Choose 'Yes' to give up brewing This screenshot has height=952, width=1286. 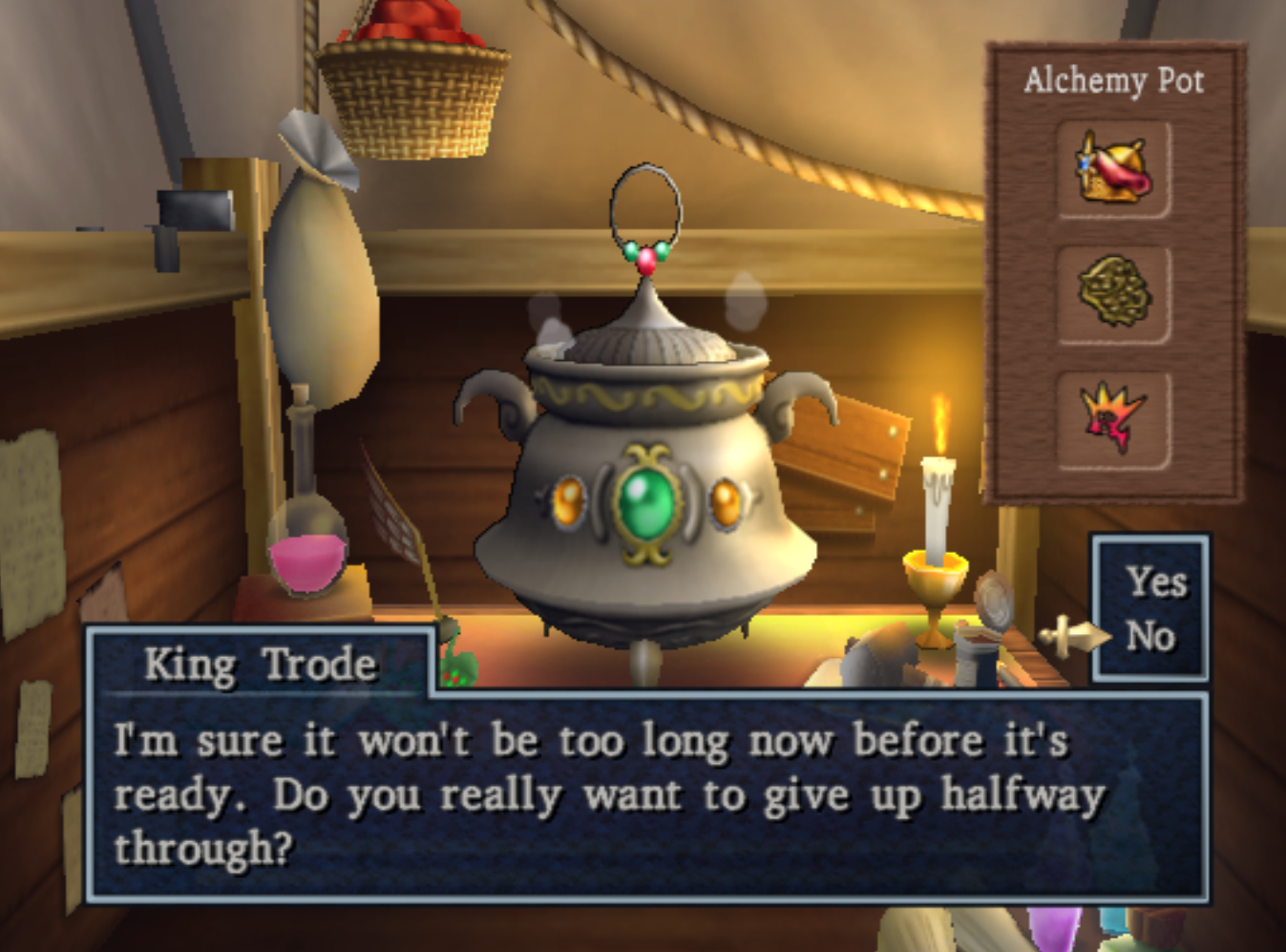[1156, 582]
